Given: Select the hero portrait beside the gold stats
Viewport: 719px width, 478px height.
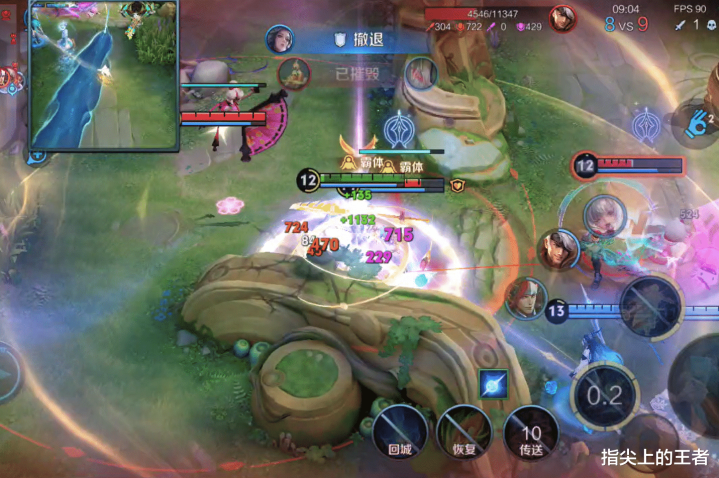Looking at the screenshot, I should [563, 19].
